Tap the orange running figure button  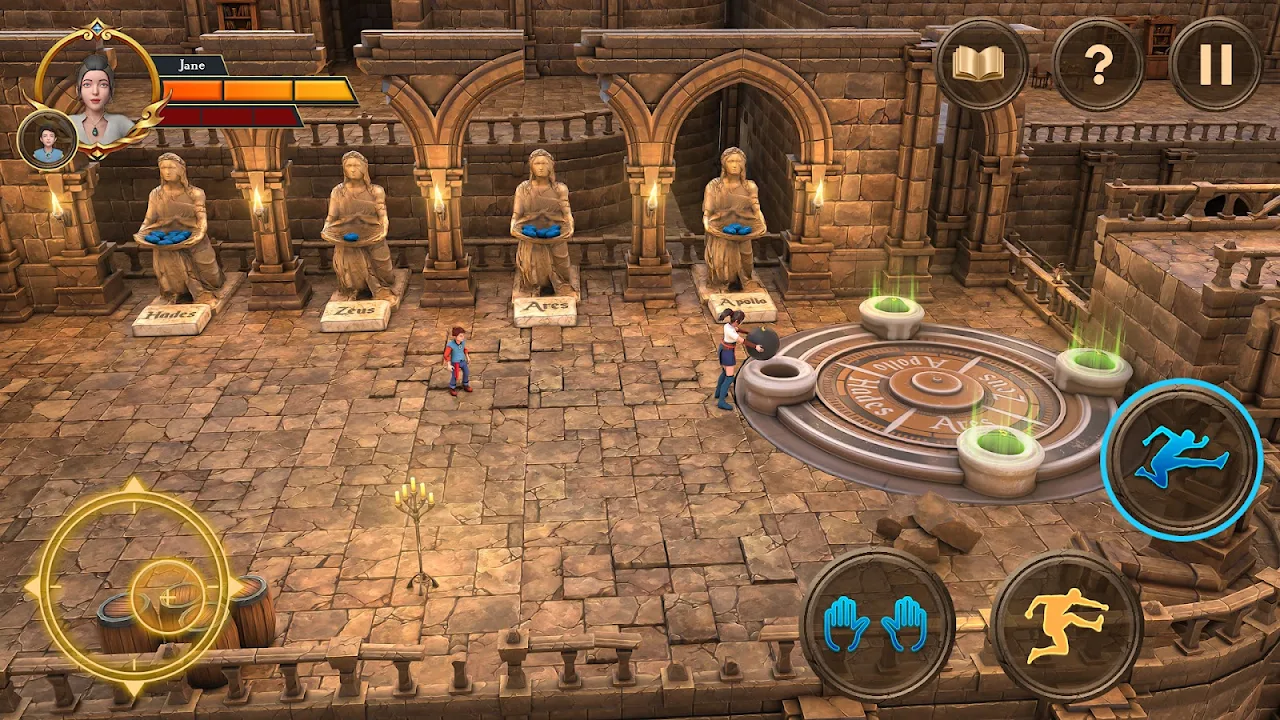click(x=1066, y=625)
